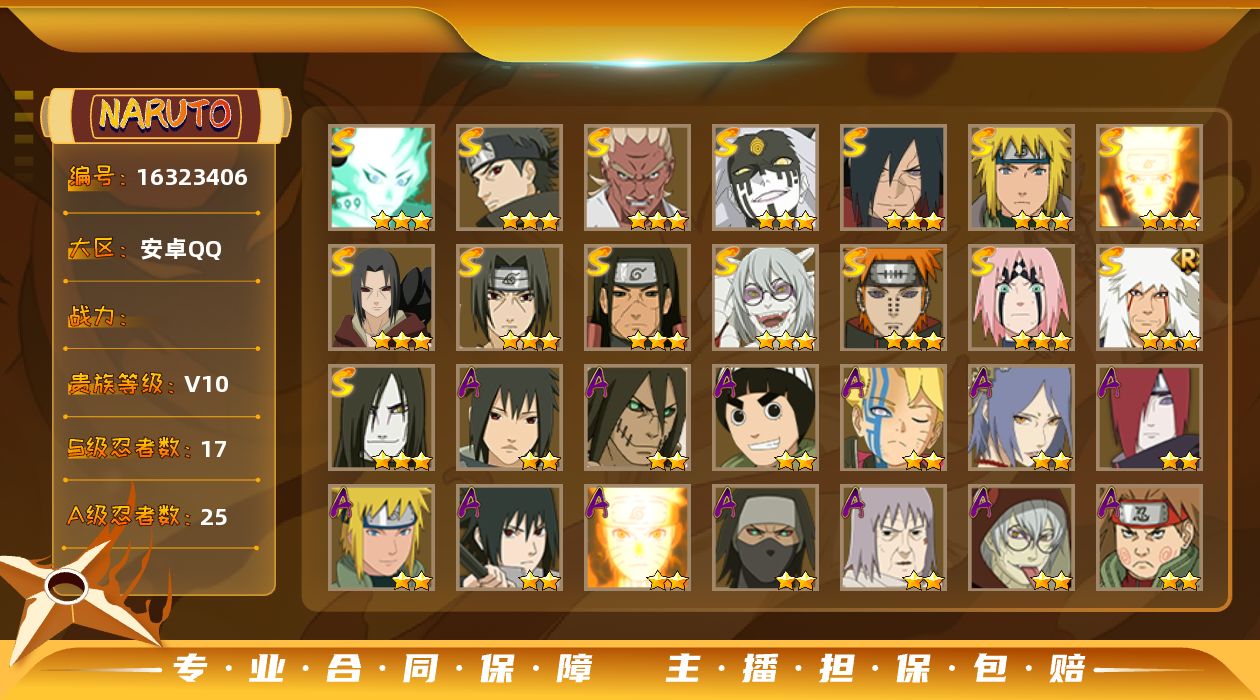Choose the red-haired Nagato tile
Image resolution: width=1260 pixels, height=700 pixels.
click(x=1149, y=417)
